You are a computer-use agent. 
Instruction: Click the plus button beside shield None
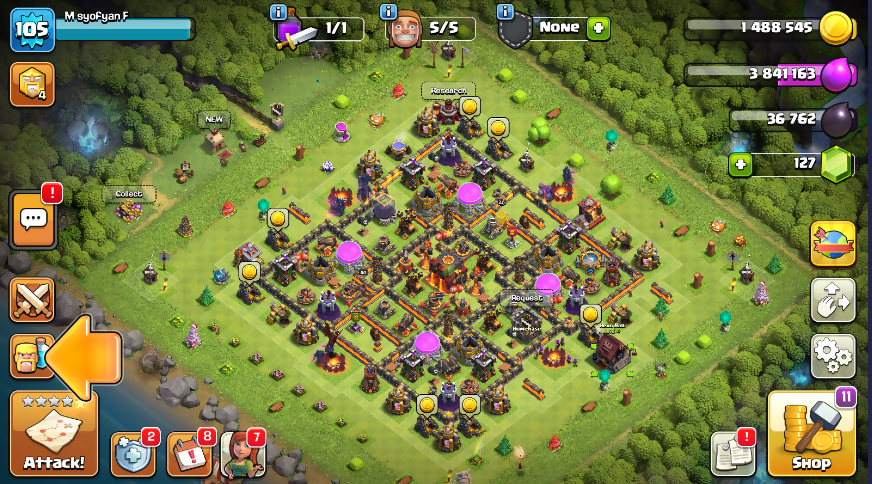click(598, 28)
